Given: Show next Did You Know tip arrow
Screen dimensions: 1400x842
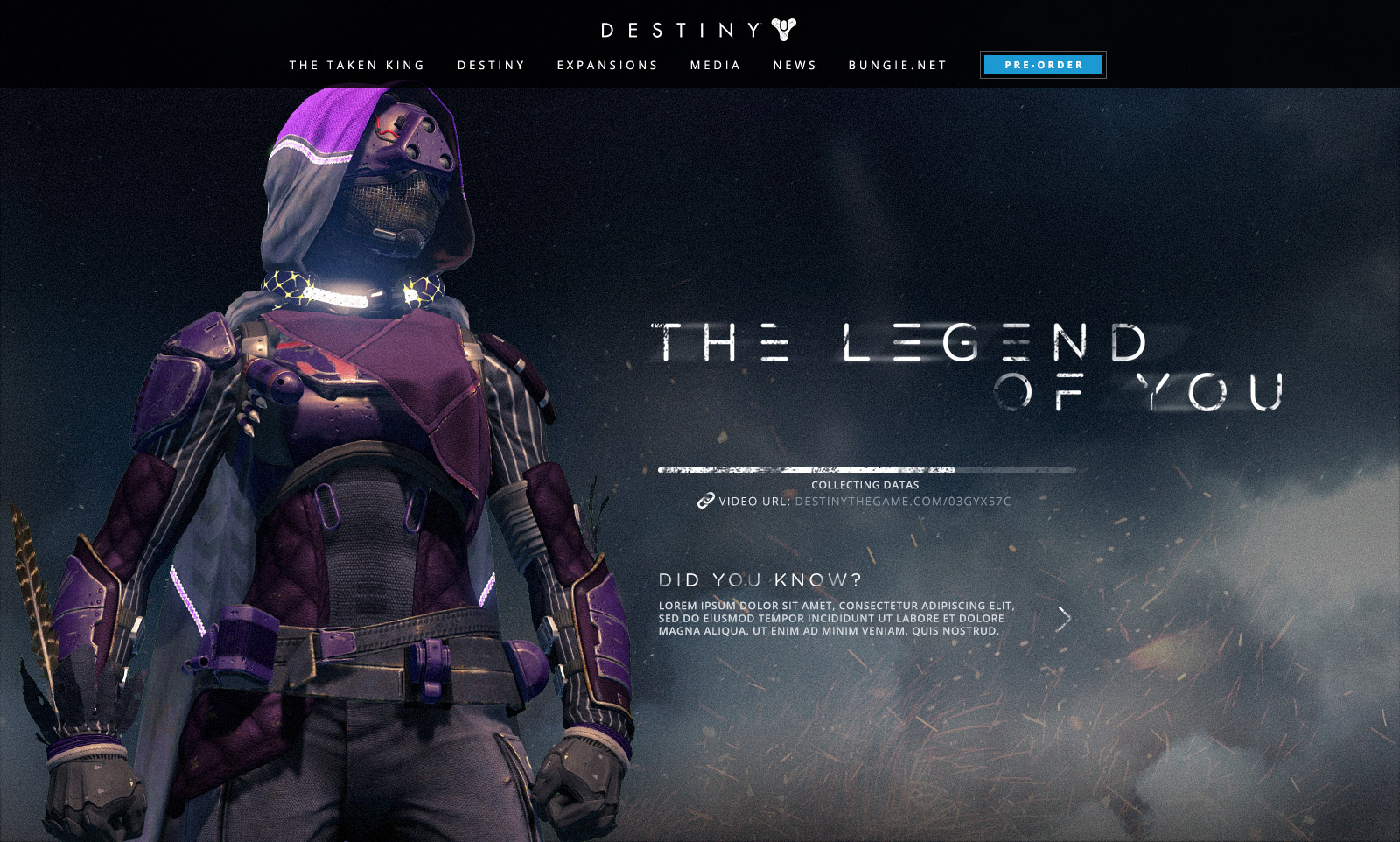Looking at the screenshot, I should coord(1064,619).
